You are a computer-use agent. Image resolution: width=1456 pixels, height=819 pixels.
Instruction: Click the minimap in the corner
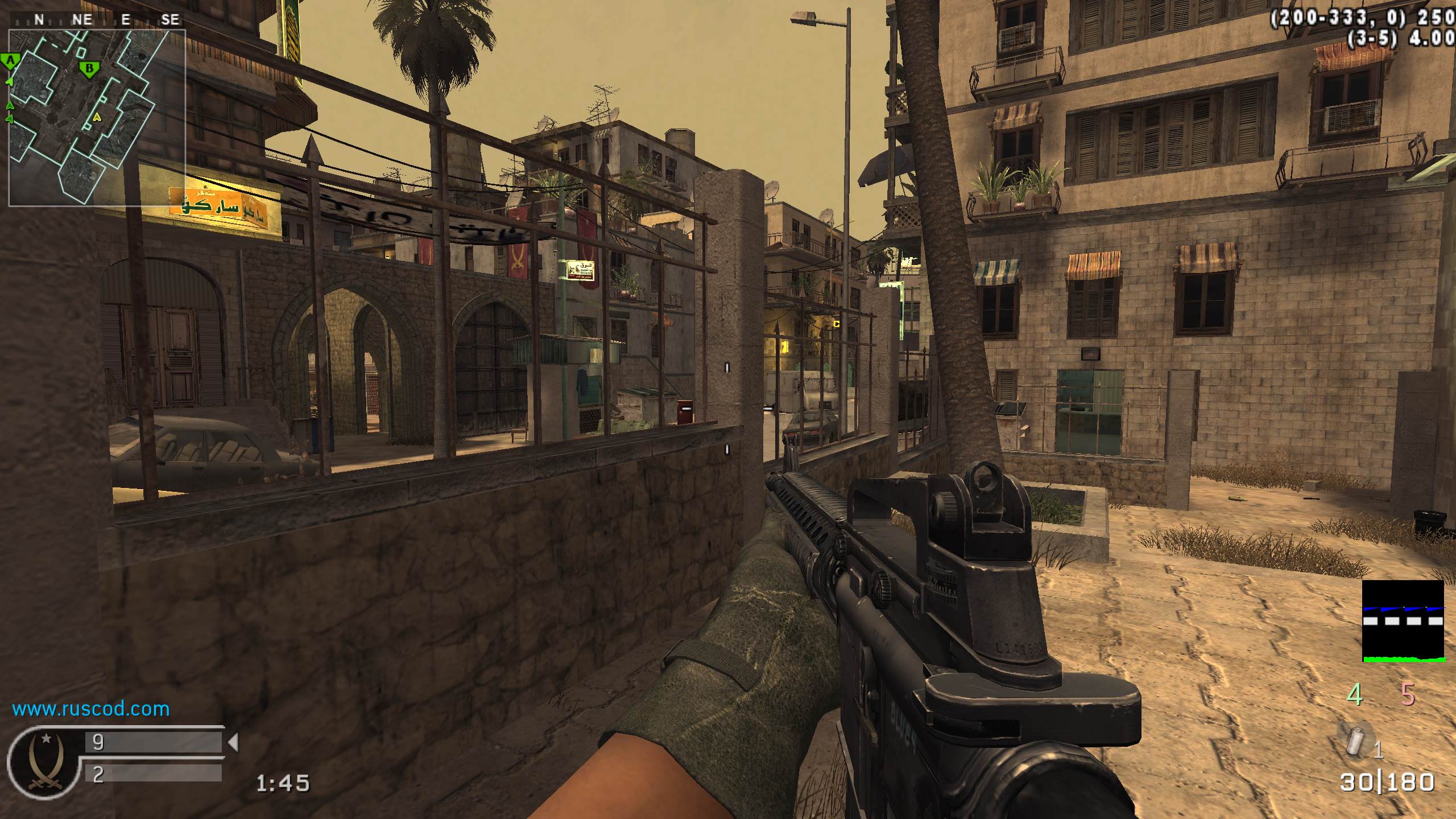(x=97, y=117)
